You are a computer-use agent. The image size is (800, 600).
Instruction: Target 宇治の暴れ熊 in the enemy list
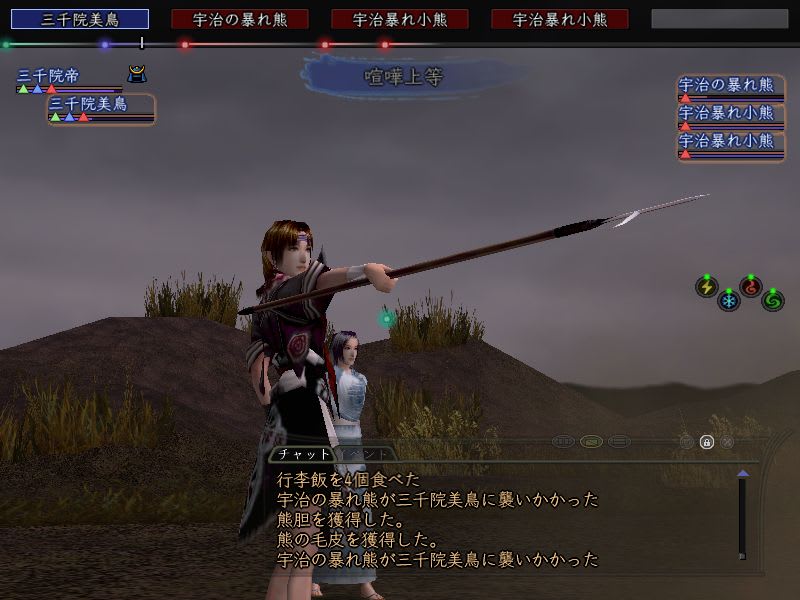[726, 87]
